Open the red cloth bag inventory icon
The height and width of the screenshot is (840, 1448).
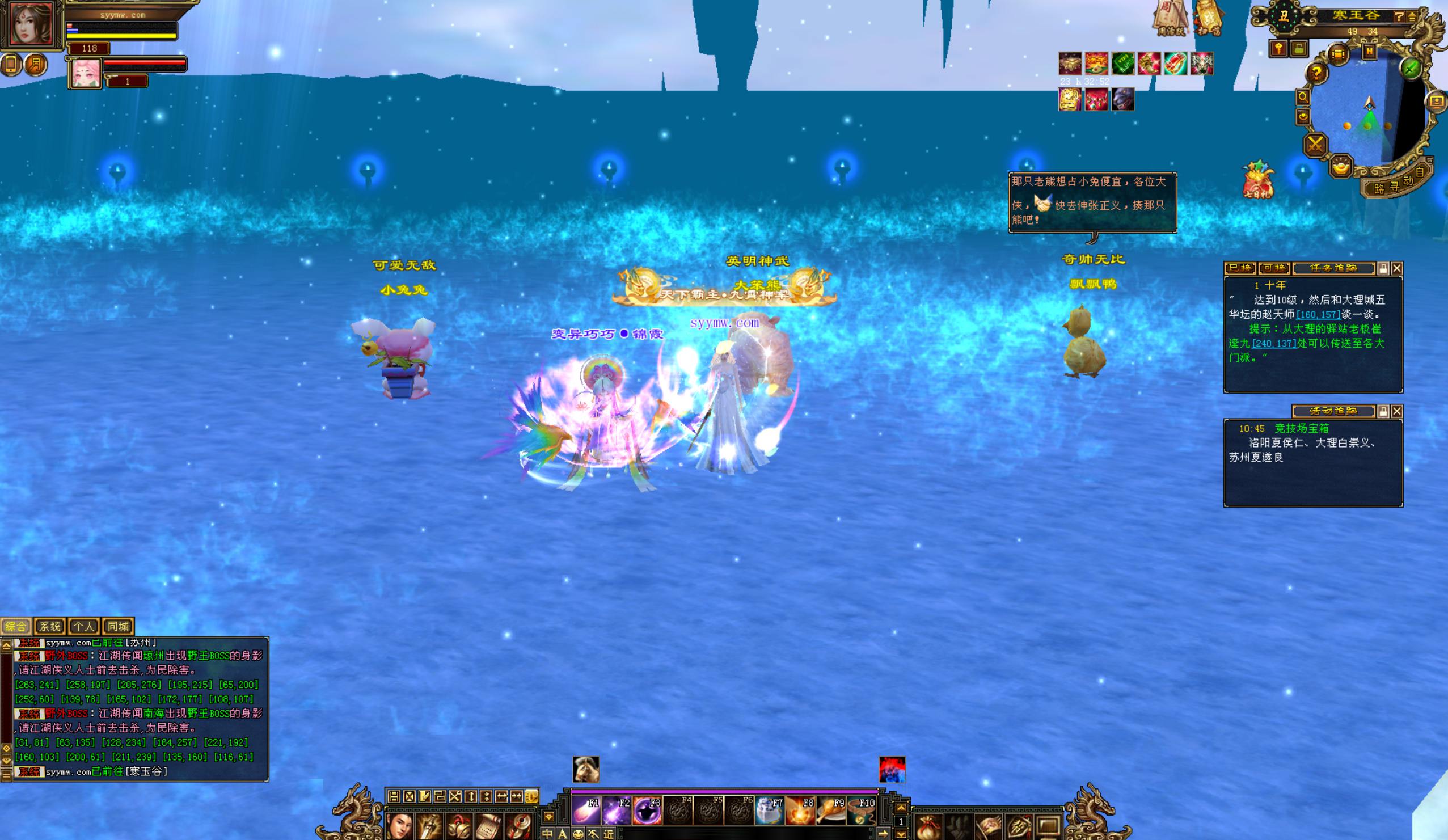[928, 828]
